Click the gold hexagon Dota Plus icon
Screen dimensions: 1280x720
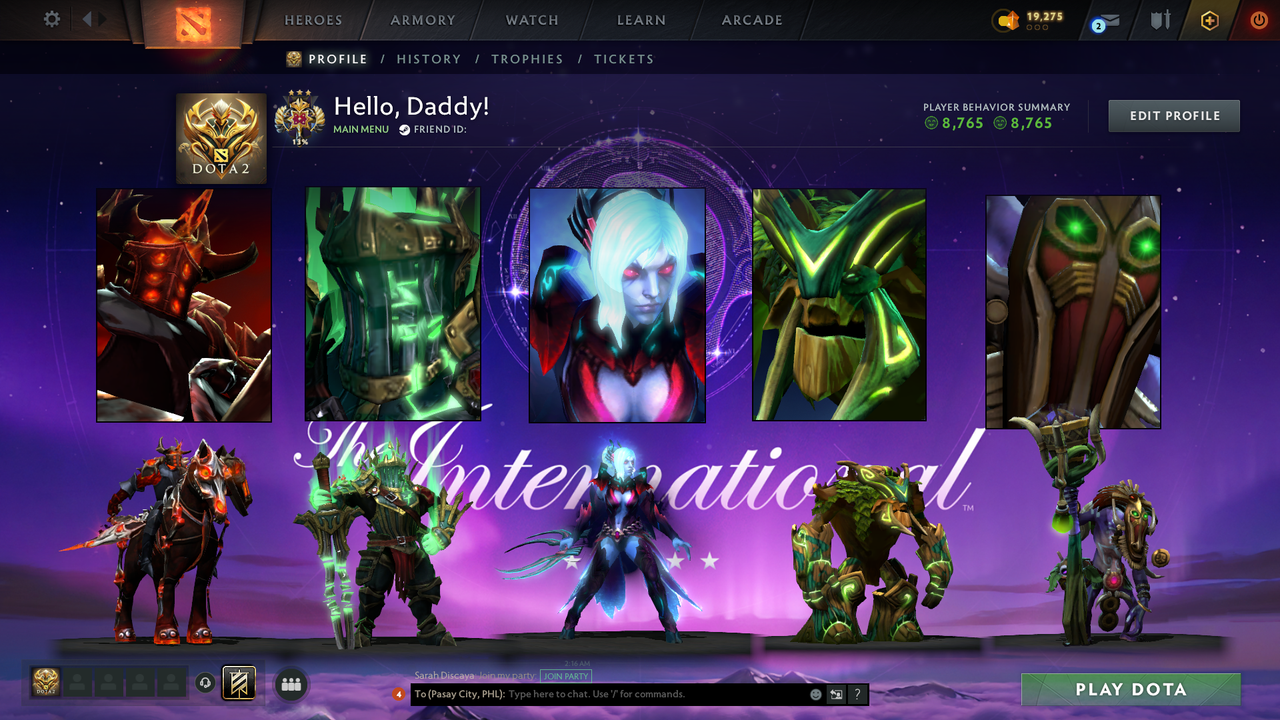(1208, 19)
